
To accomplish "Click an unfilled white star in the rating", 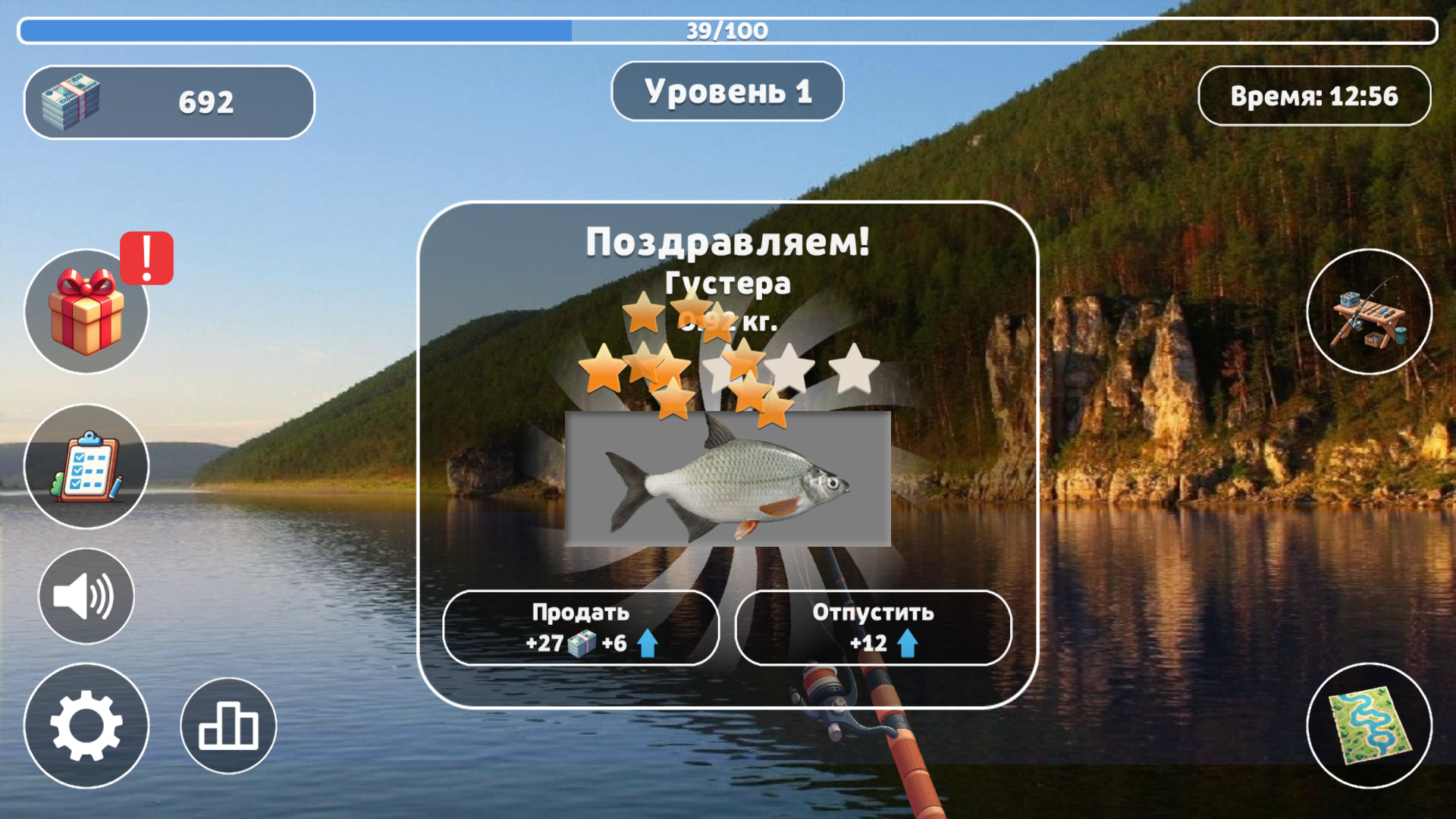I will [853, 369].
